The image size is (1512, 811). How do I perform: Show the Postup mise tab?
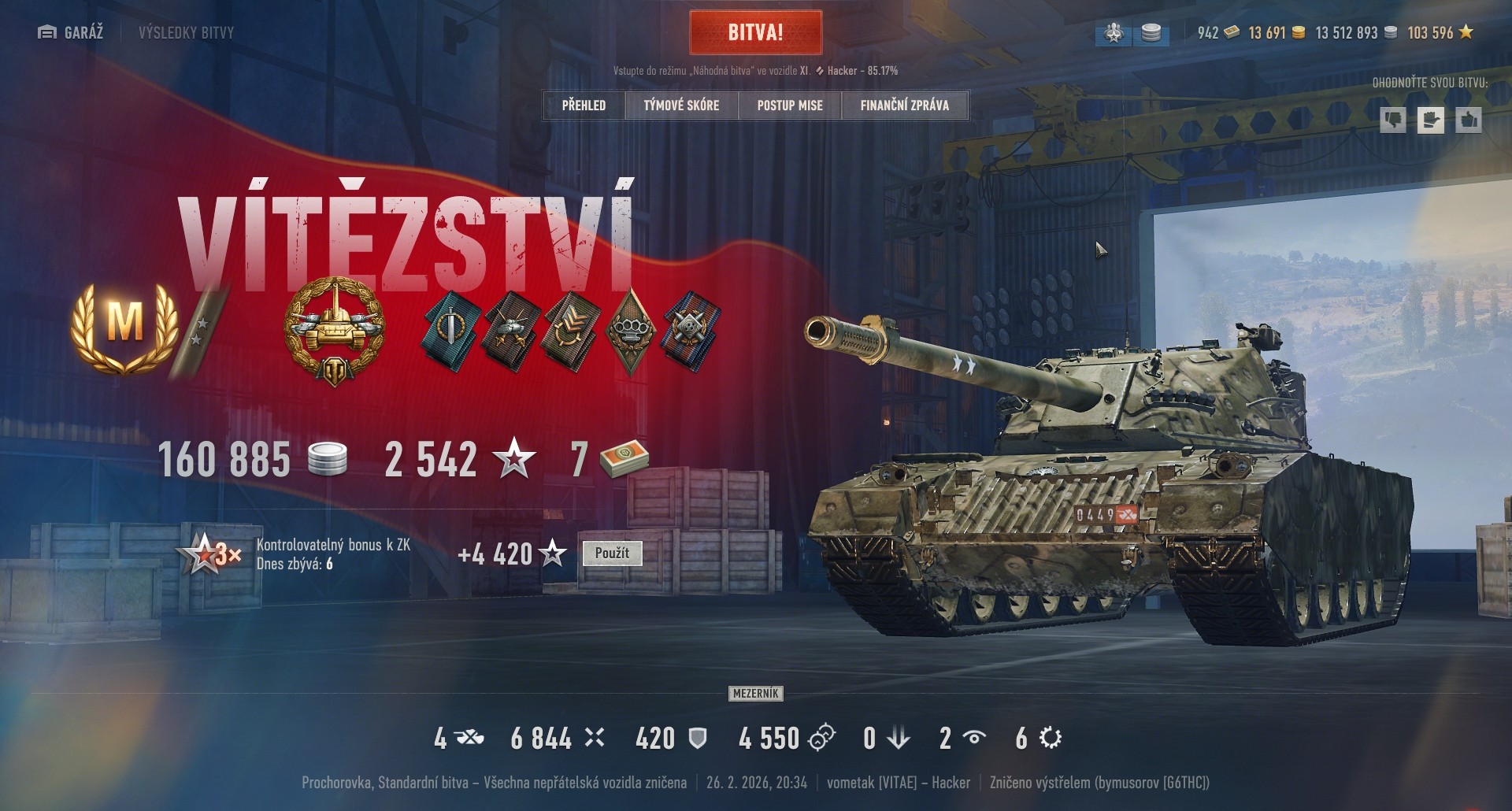[790, 106]
